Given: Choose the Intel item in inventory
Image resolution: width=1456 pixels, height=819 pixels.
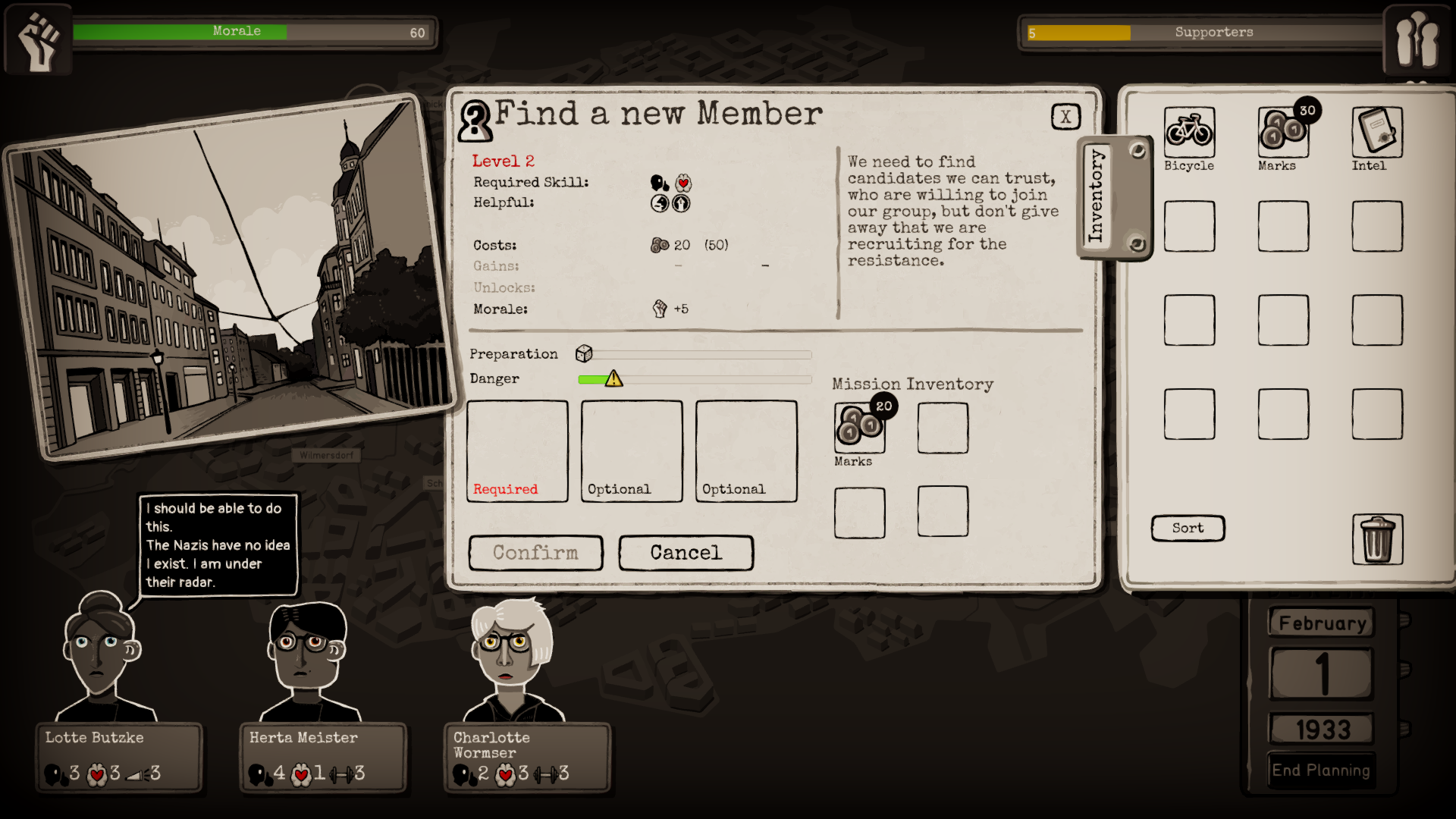Looking at the screenshot, I should pyautogui.click(x=1376, y=132).
